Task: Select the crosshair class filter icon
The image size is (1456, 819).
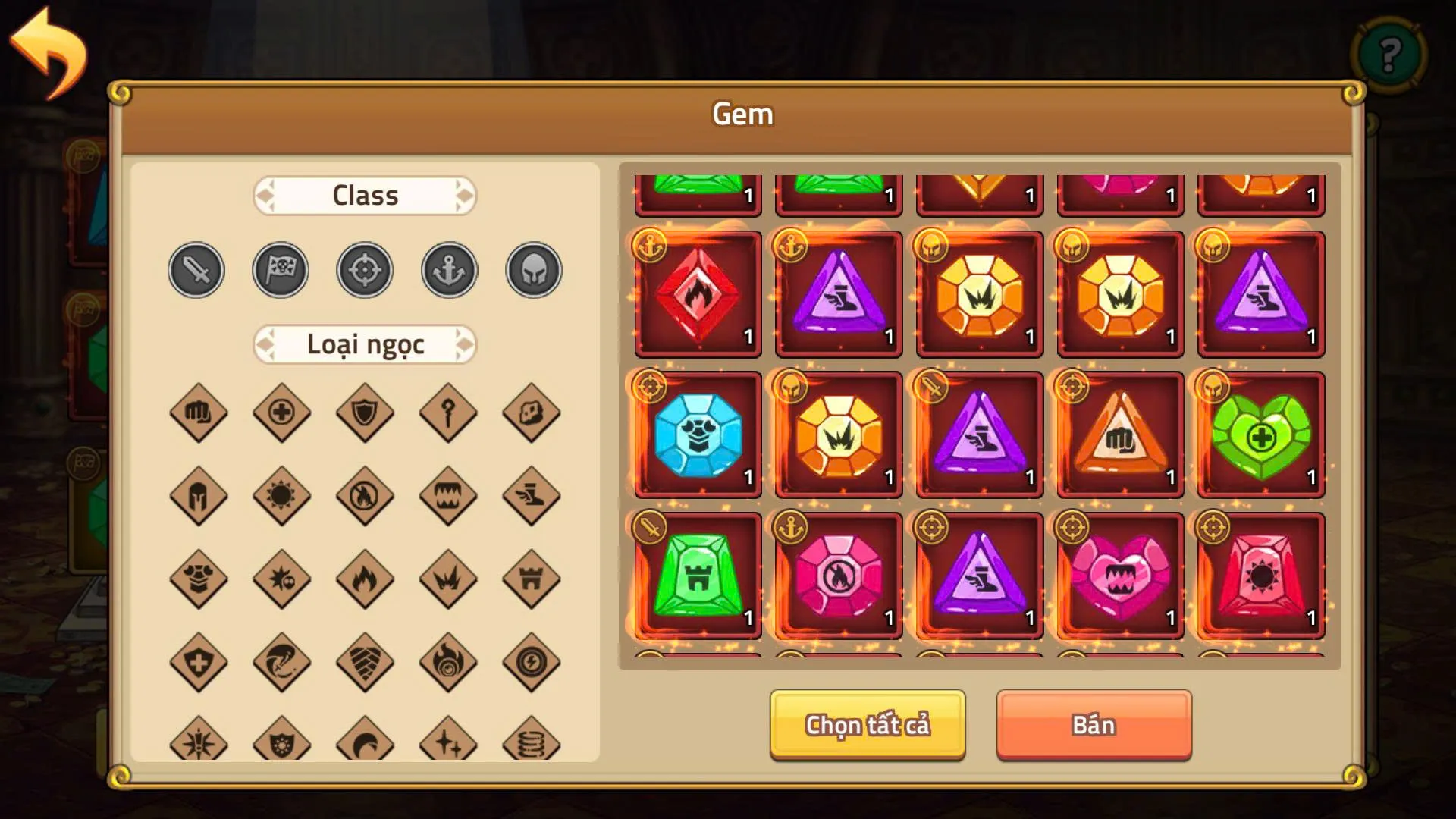Action: coord(364,270)
